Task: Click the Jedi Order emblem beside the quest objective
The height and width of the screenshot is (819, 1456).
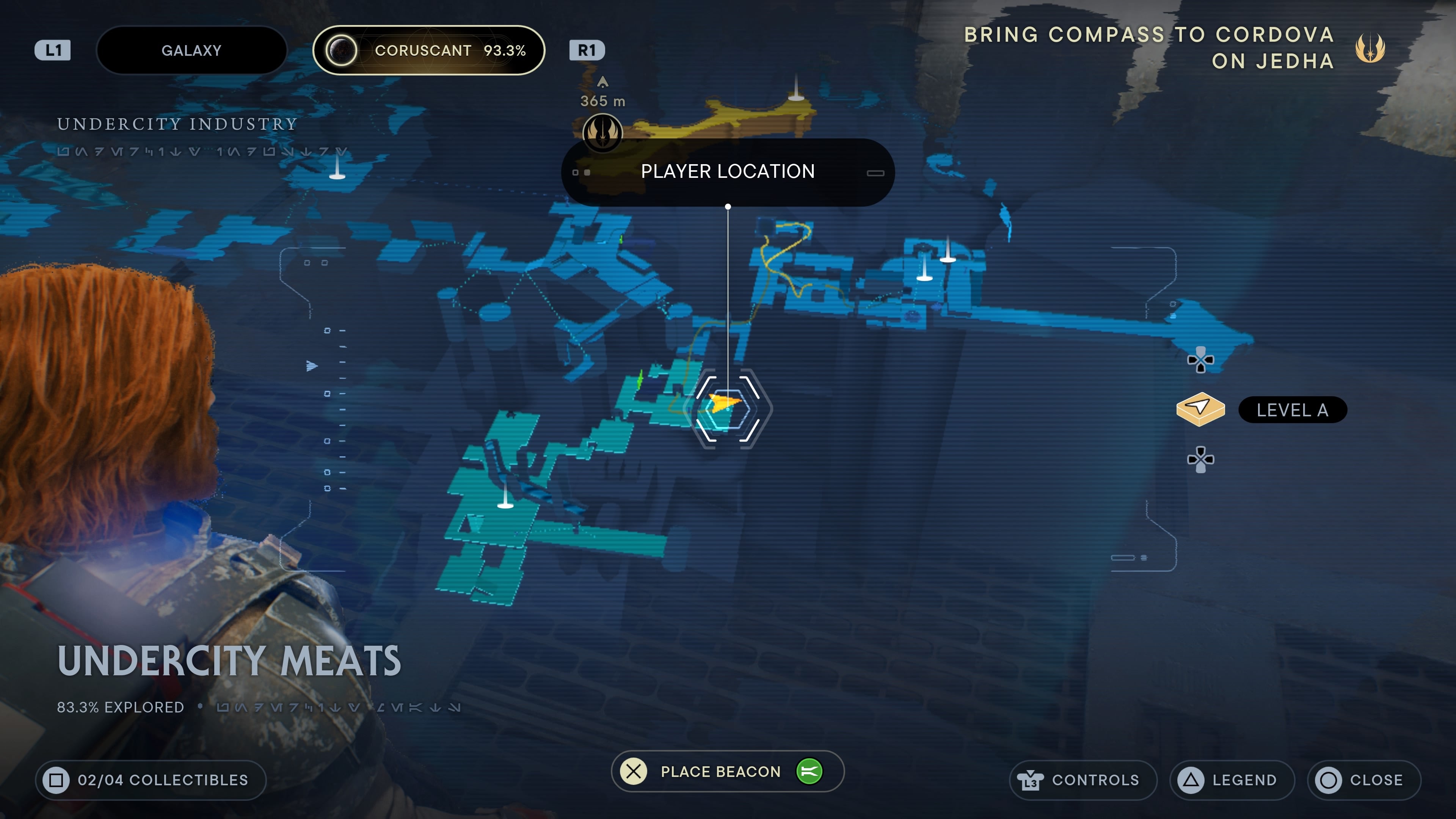Action: coord(1370,49)
